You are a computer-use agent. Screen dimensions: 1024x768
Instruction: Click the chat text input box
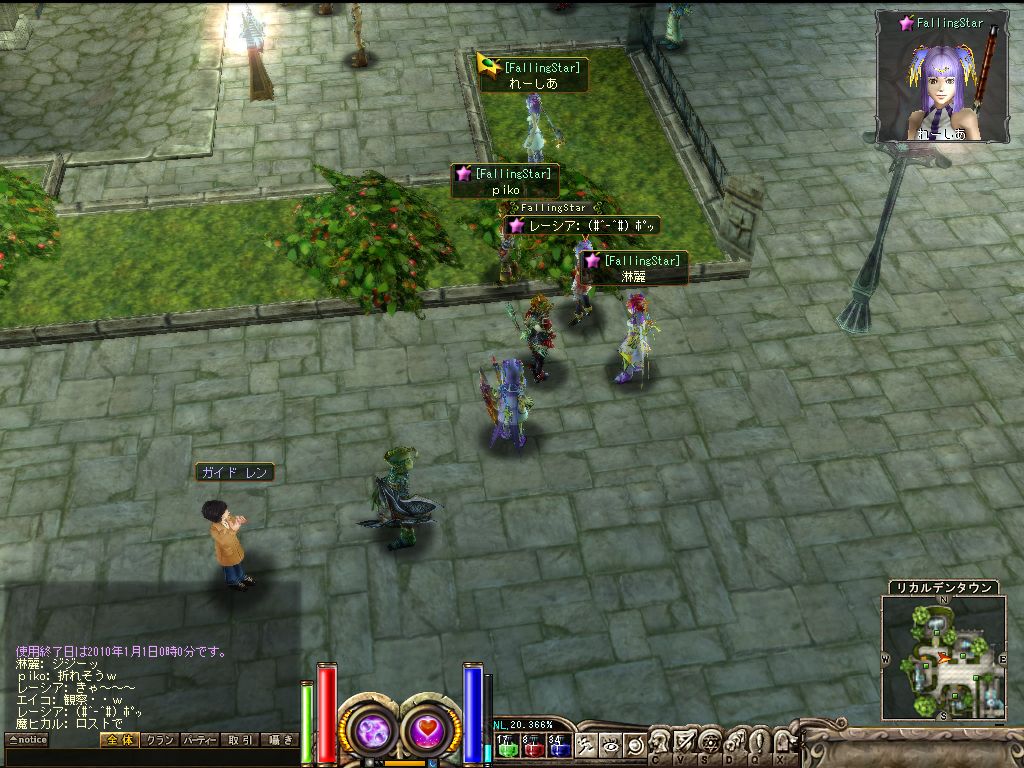tap(150, 758)
